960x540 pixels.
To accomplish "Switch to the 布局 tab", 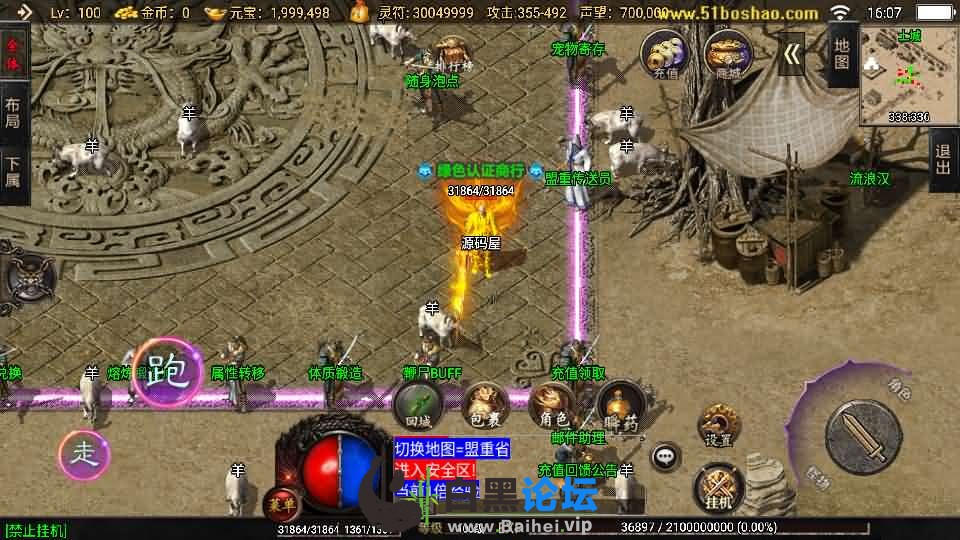I will (x=13, y=111).
